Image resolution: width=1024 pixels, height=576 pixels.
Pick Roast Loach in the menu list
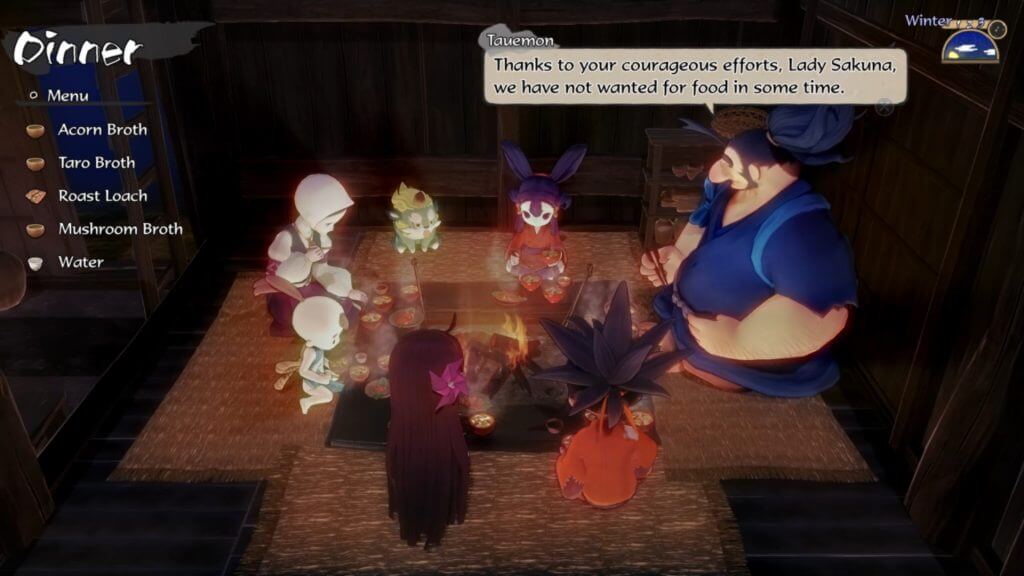(102, 196)
